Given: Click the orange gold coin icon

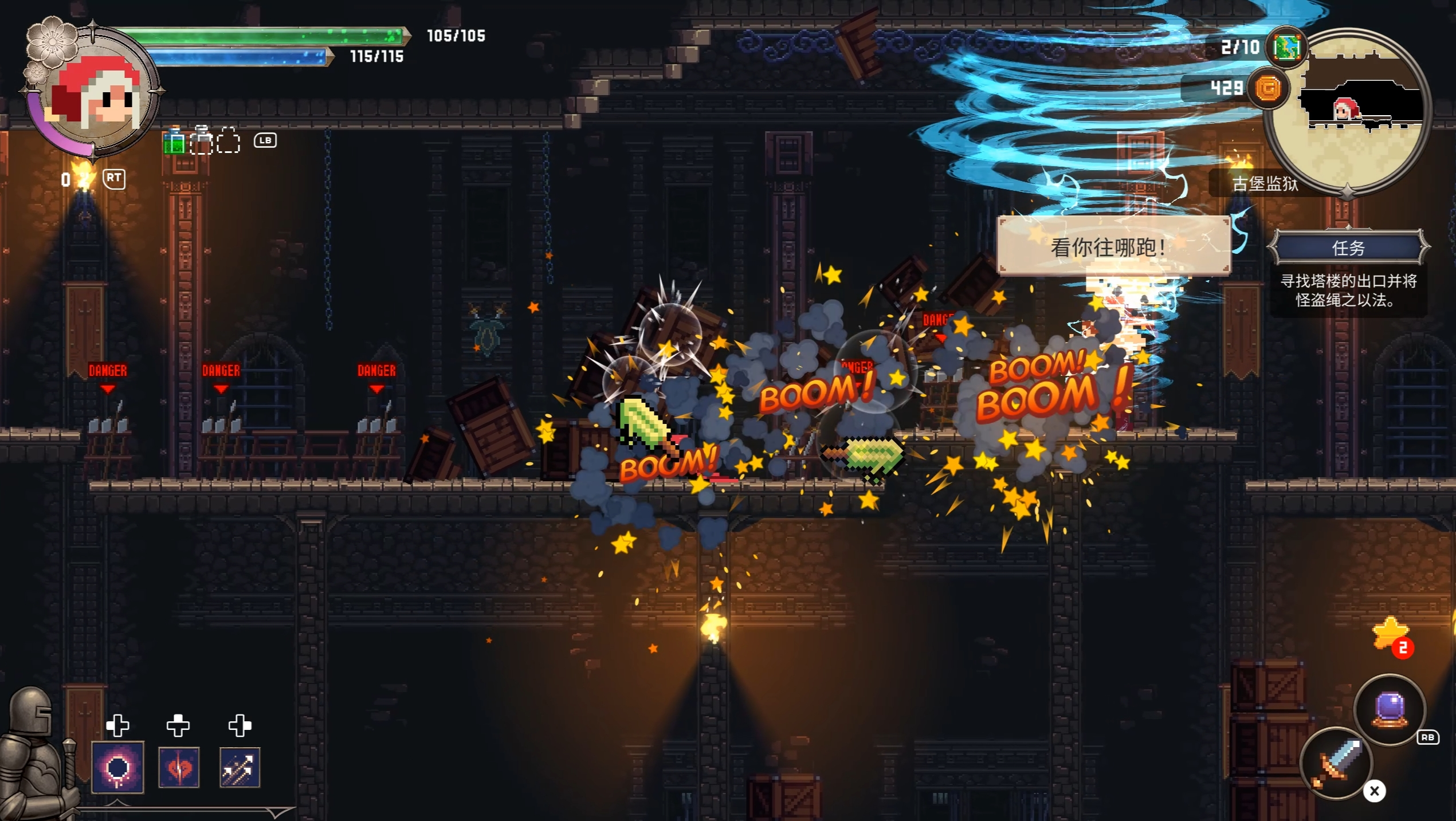Looking at the screenshot, I should click(x=1267, y=89).
